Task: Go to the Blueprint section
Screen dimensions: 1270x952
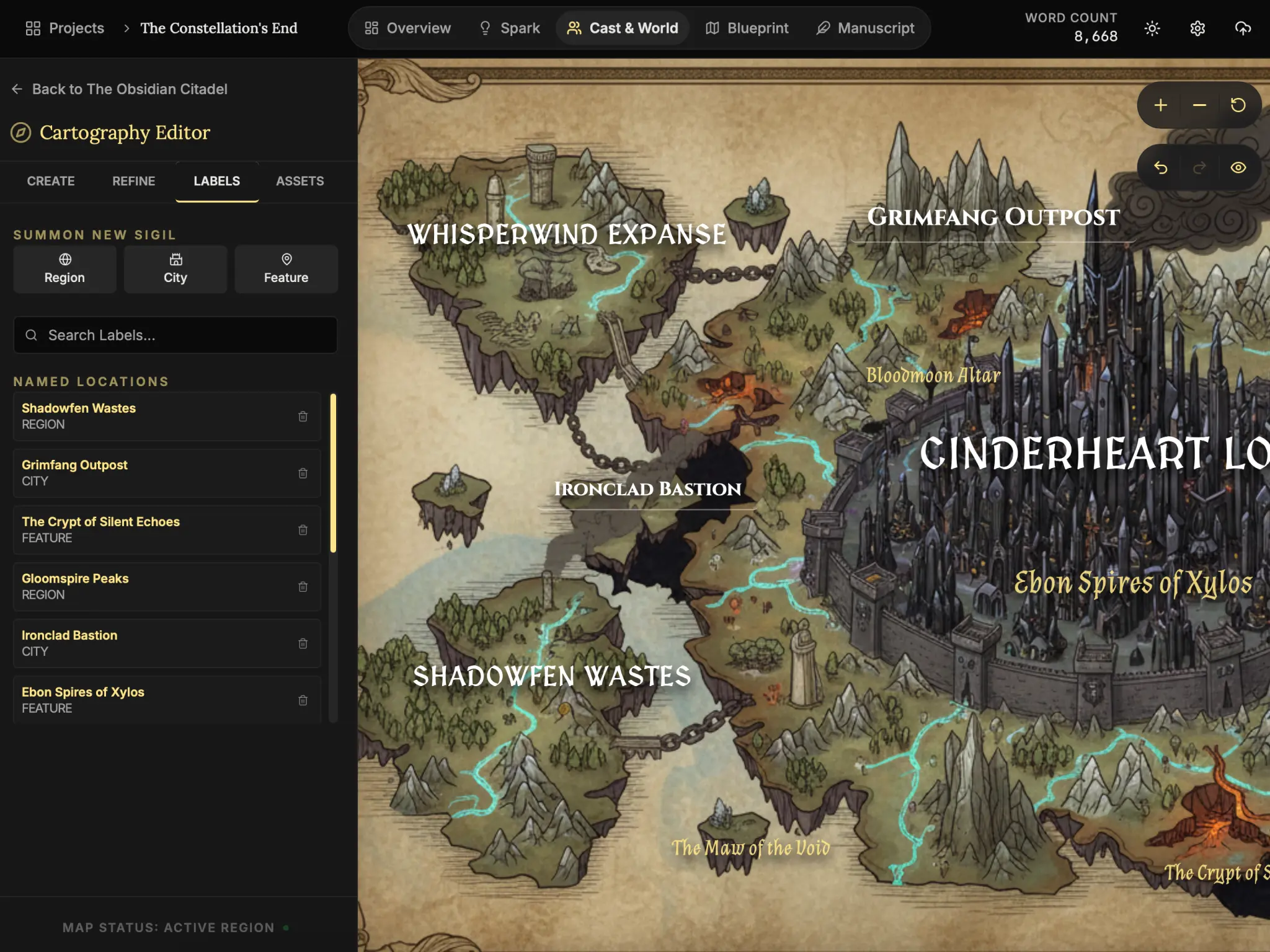Action: 747,29
